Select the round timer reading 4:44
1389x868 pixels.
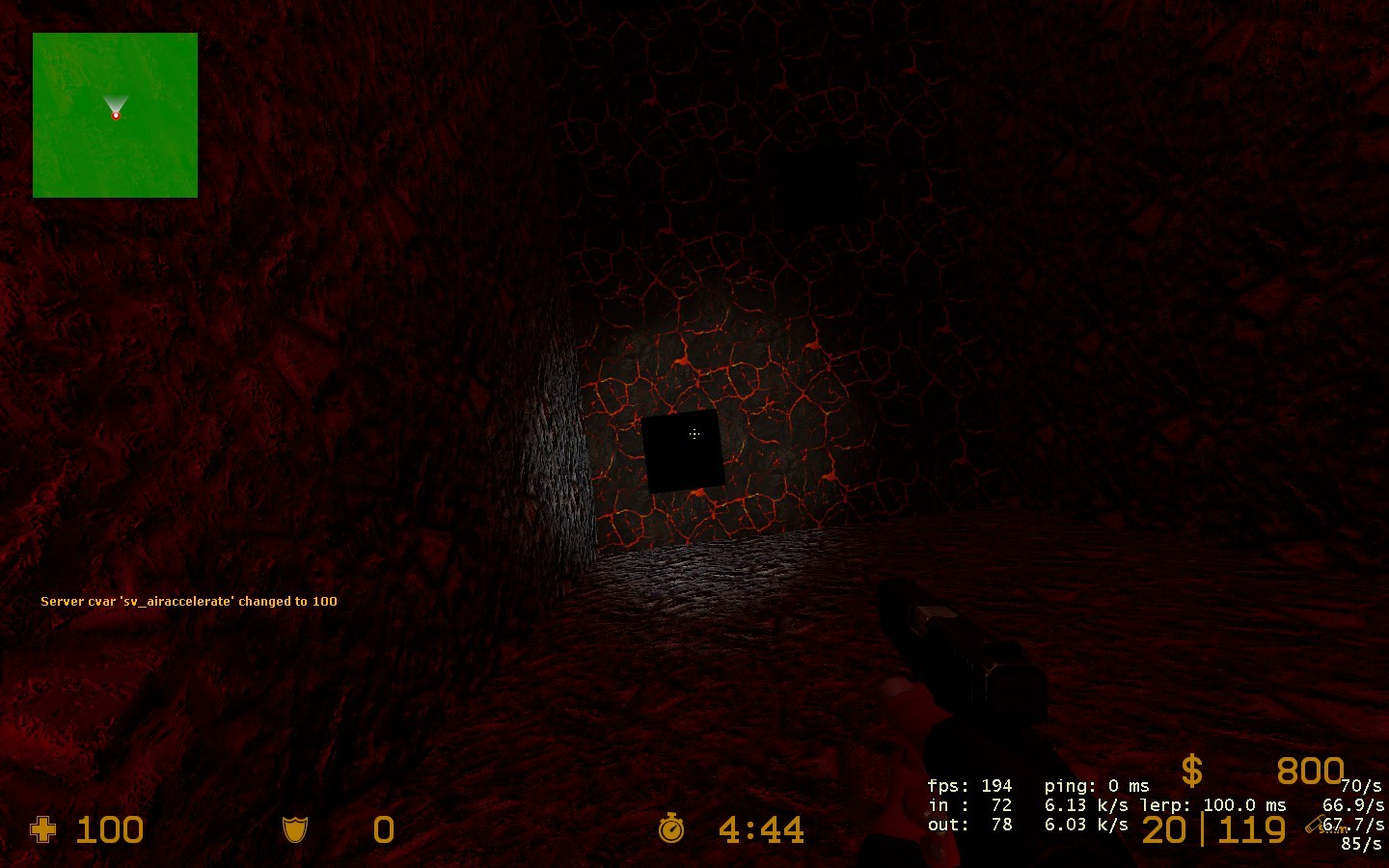(x=762, y=829)
